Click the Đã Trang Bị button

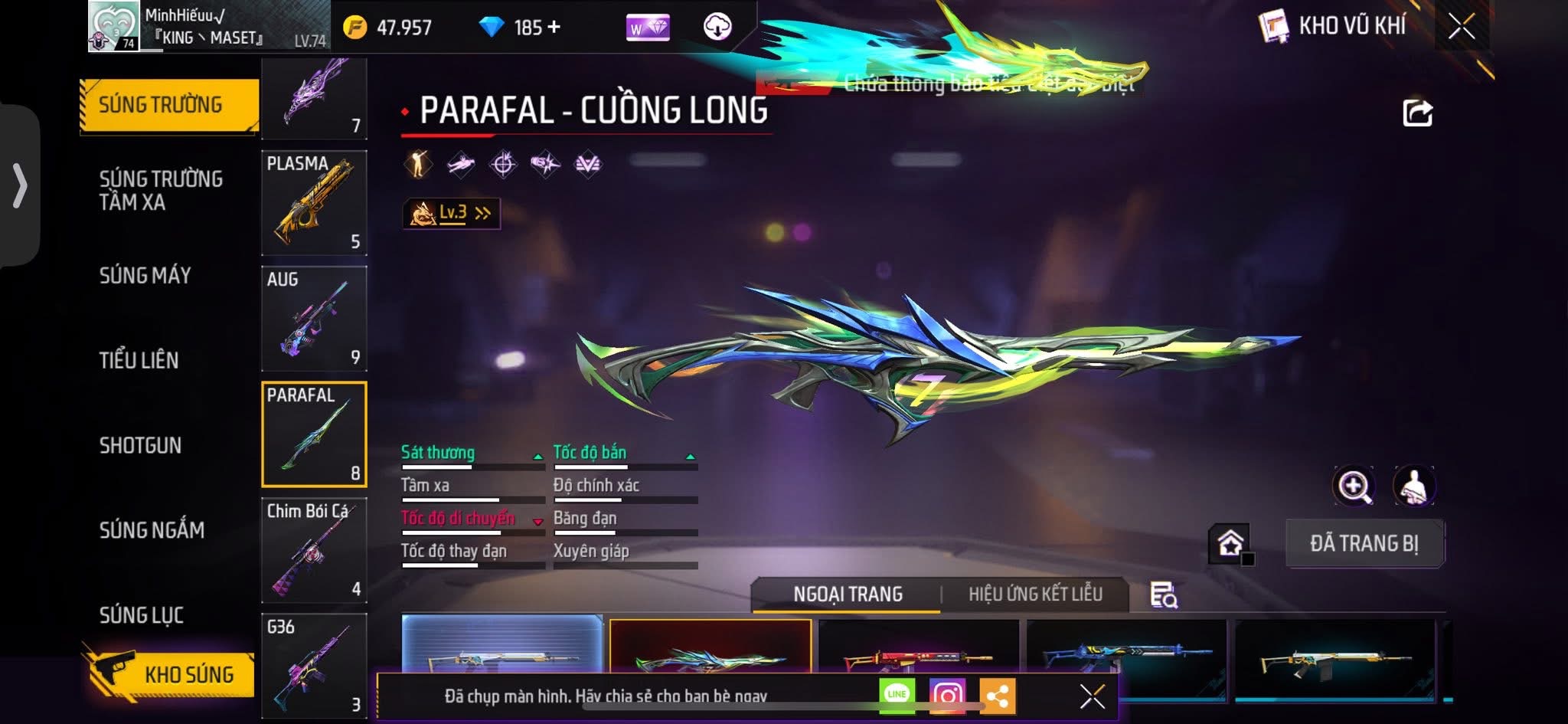[x=1364, y=543]
